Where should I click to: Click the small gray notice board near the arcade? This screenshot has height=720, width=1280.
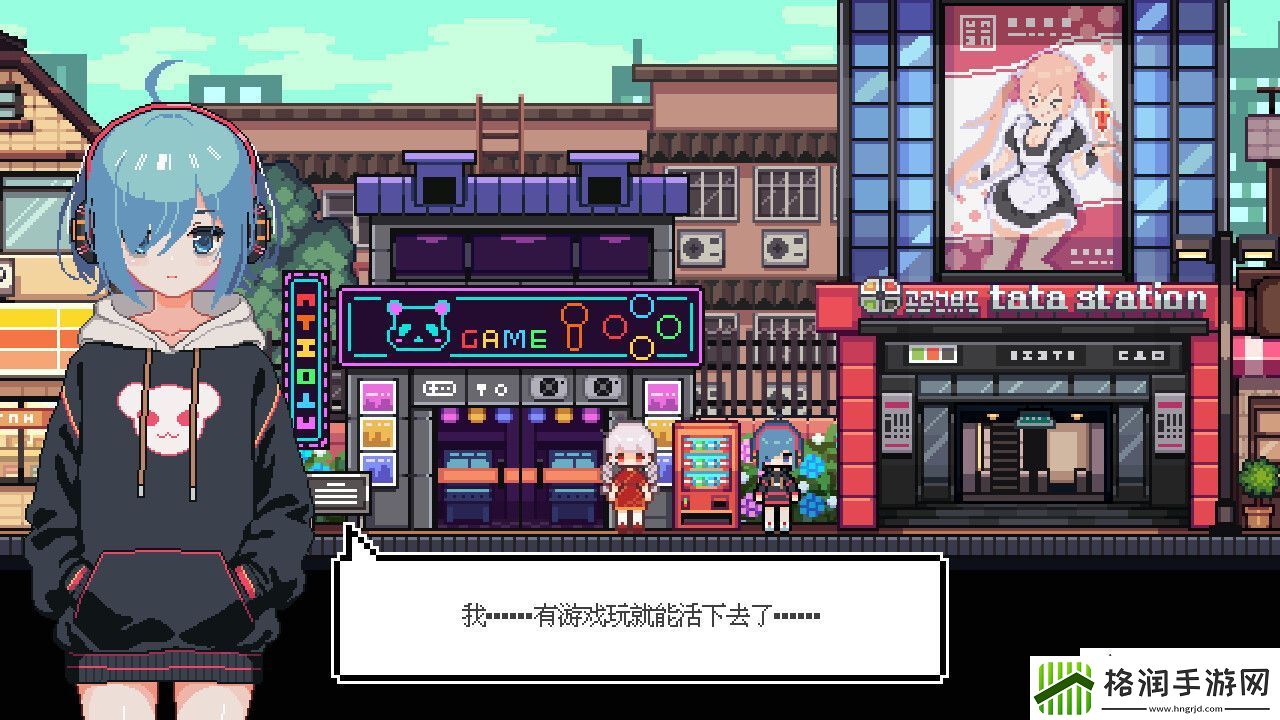pyautogui.click(x=337, y=492)
